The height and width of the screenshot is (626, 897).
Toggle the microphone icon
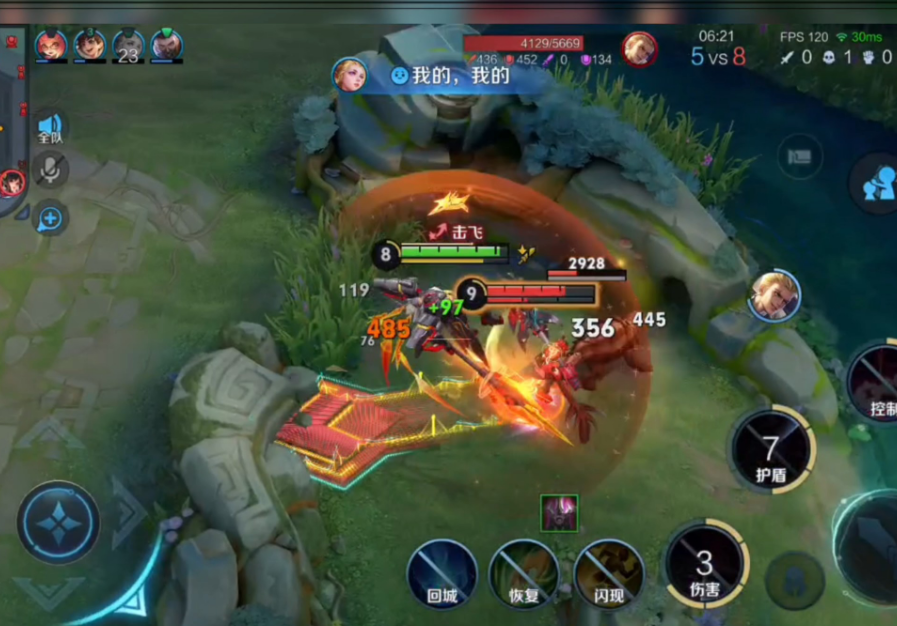click(x=49, y=171)
